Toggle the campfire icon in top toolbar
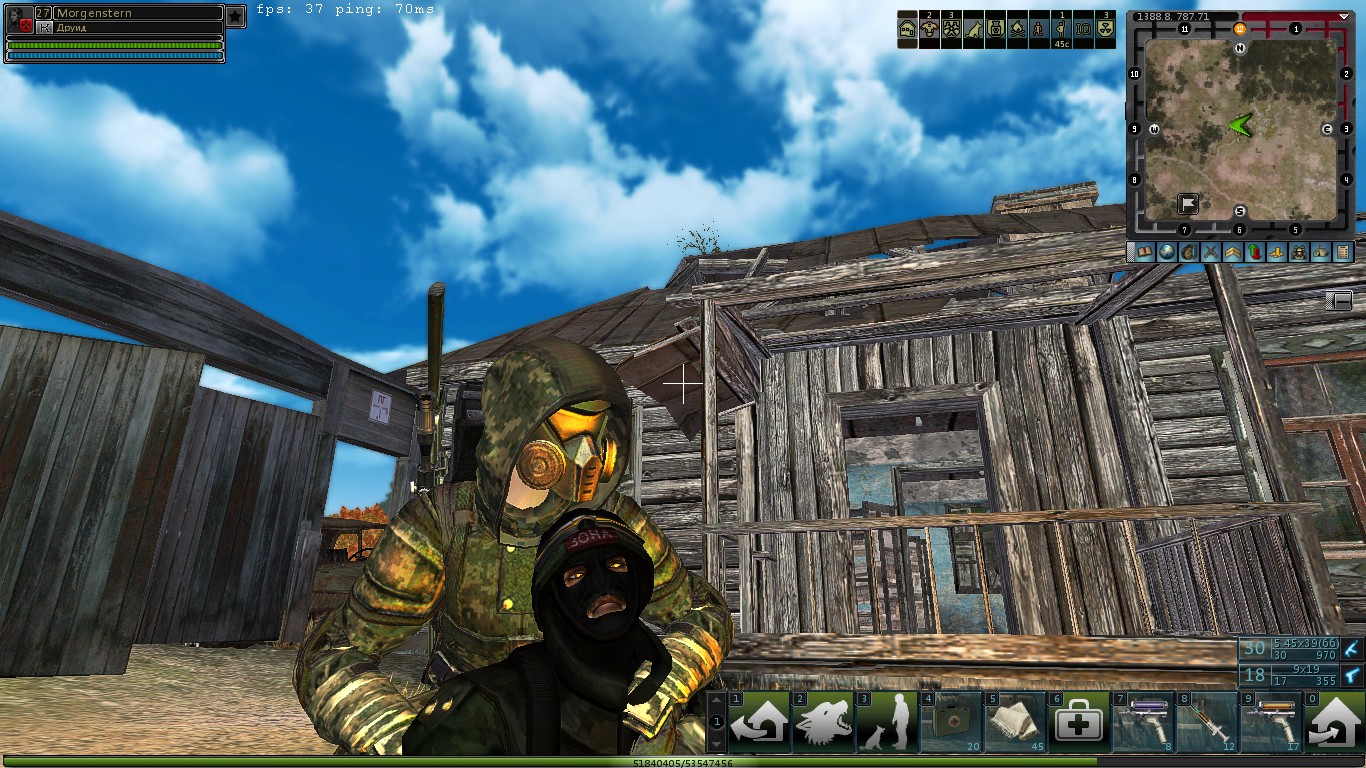 point(1018,28)
